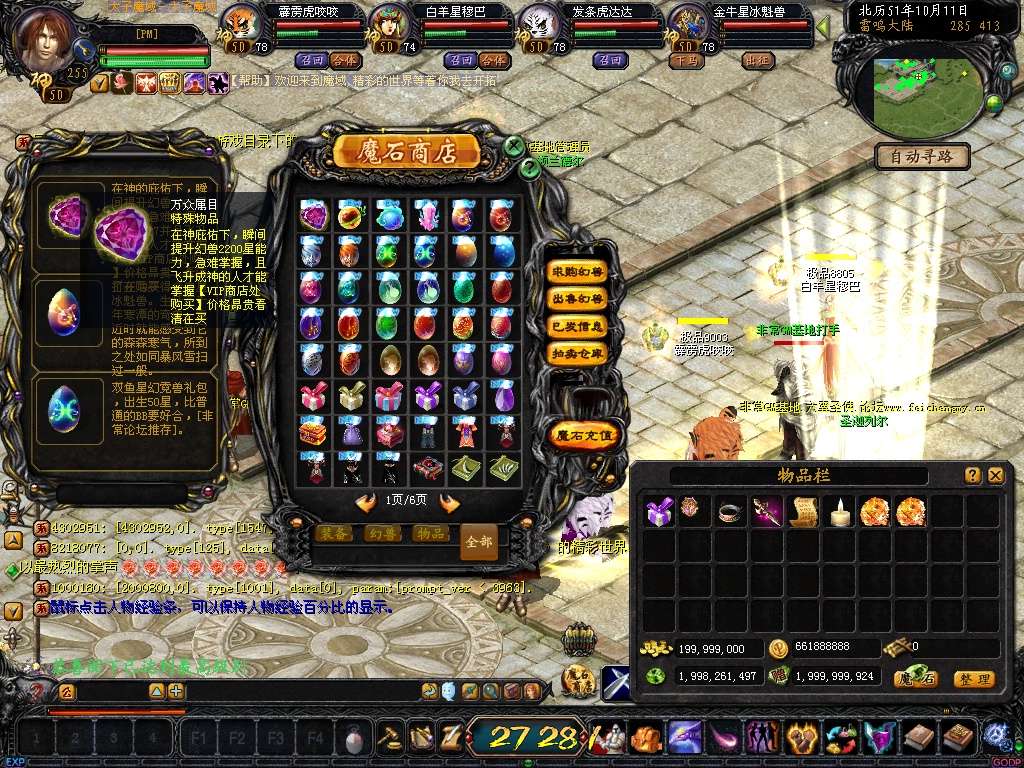Viewport: 1024px width, 768px height.
Task: Open the 拍卖仓库 auction warehouse
Action: (578, 353)
